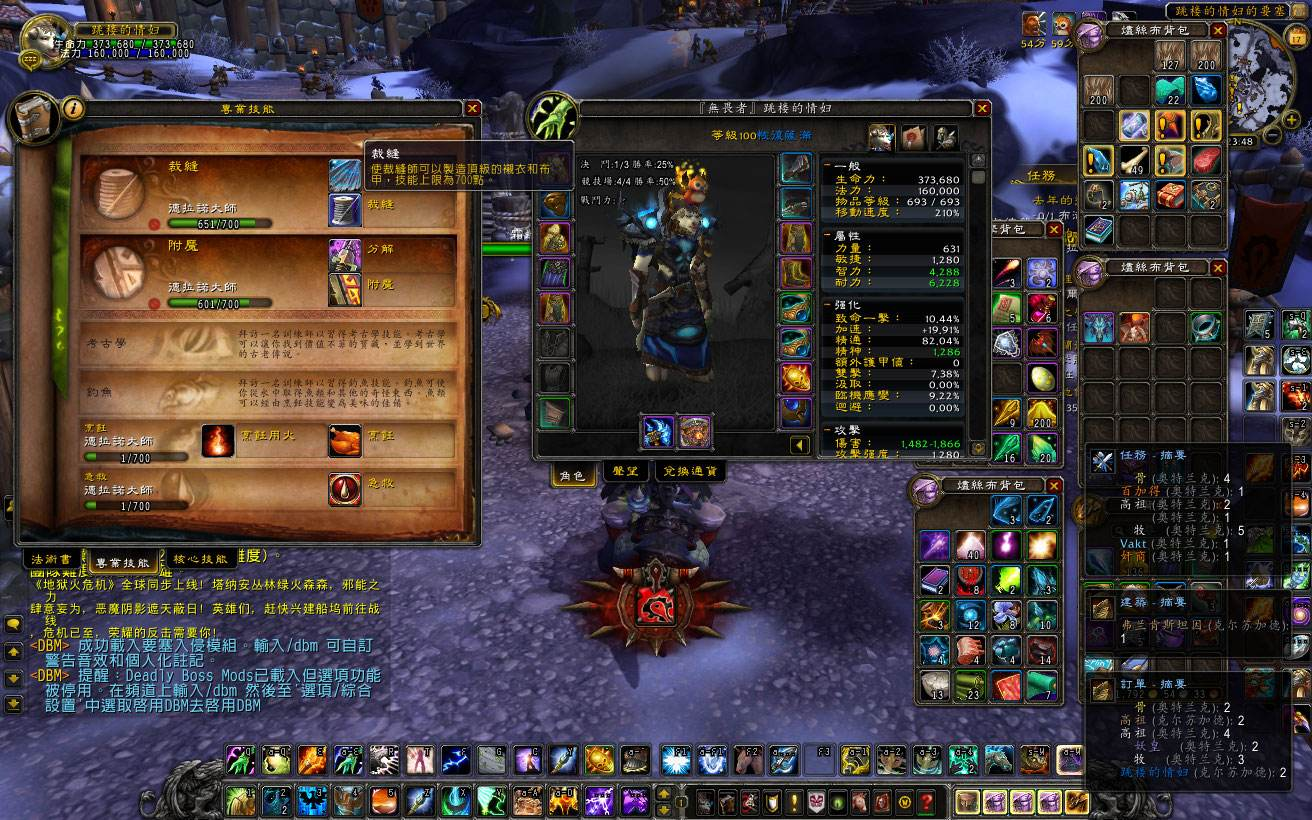The image size is (1312, 820).
Task: Open the calendar button by the minimap
Action: [x=1296, y=38]
